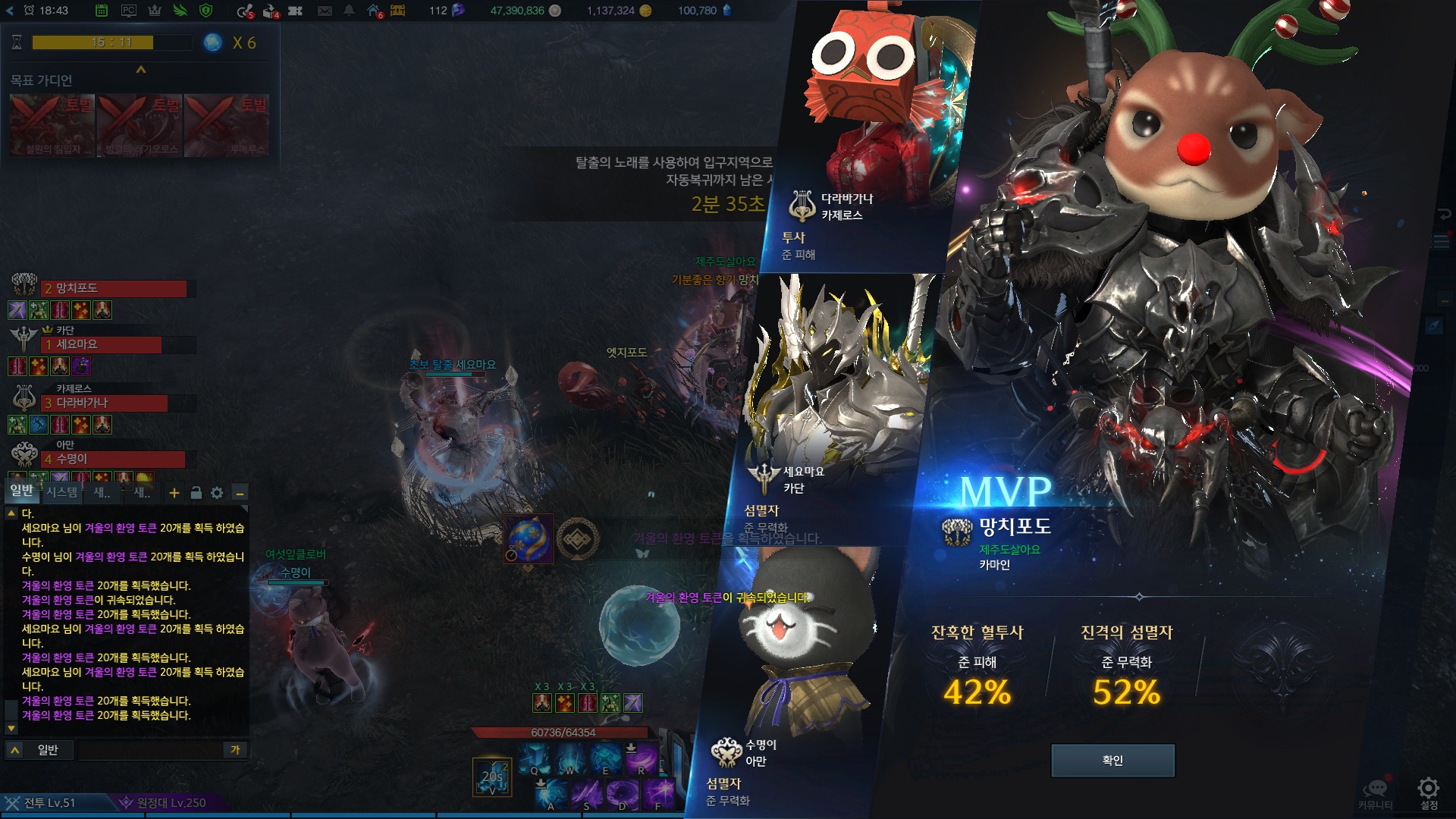Switch to the 시스템 chat tab
The height and width of the screenshot is (819, 1456).
61,492
